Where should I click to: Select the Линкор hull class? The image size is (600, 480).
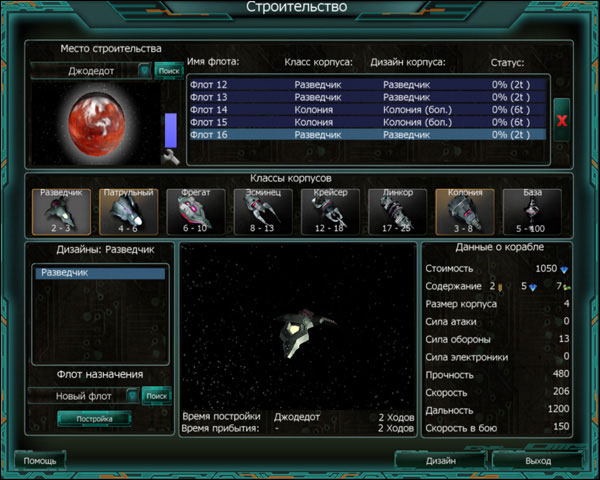point(397,212)
